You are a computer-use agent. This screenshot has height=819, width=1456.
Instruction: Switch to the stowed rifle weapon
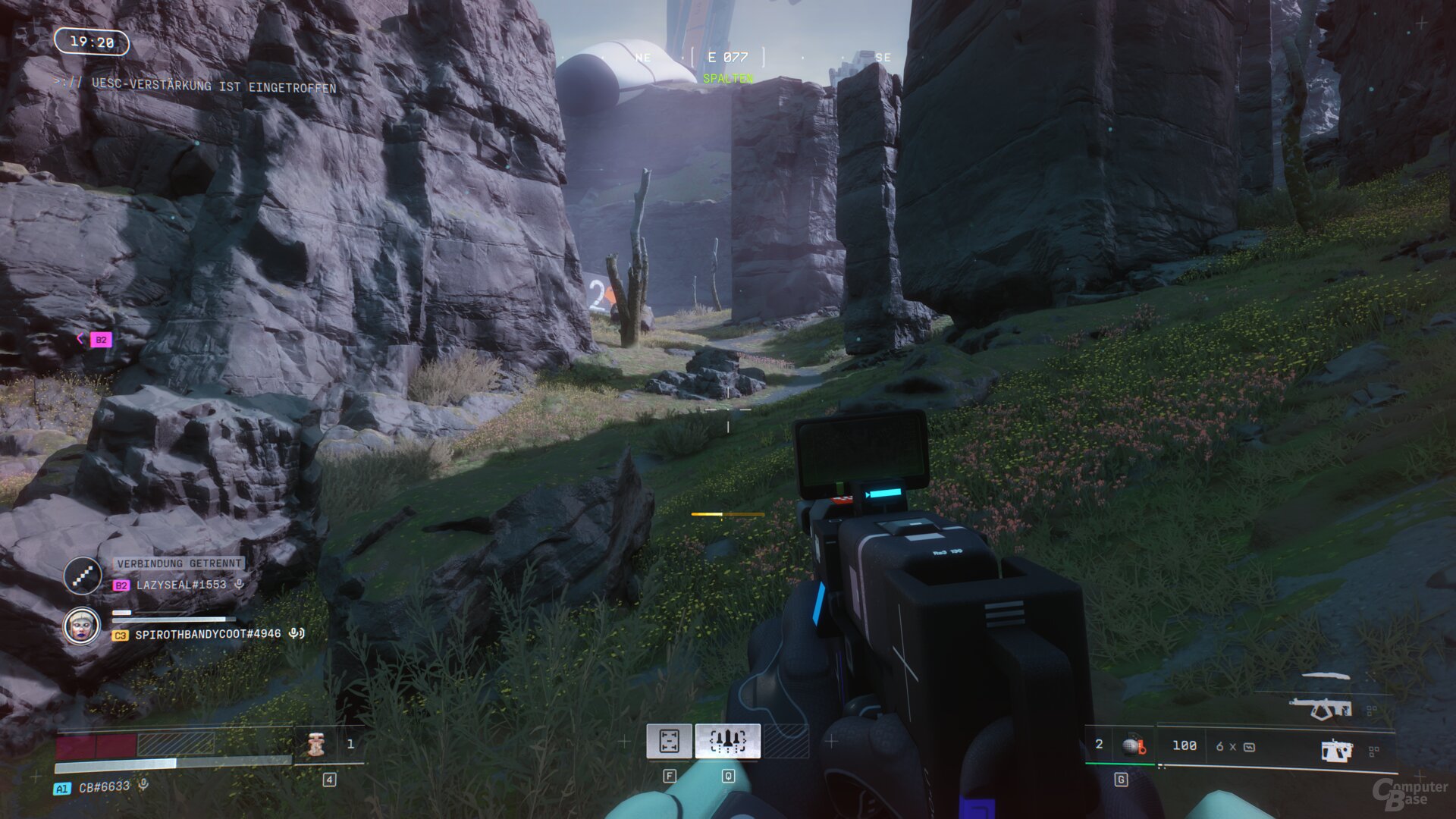pos(1320,708)
